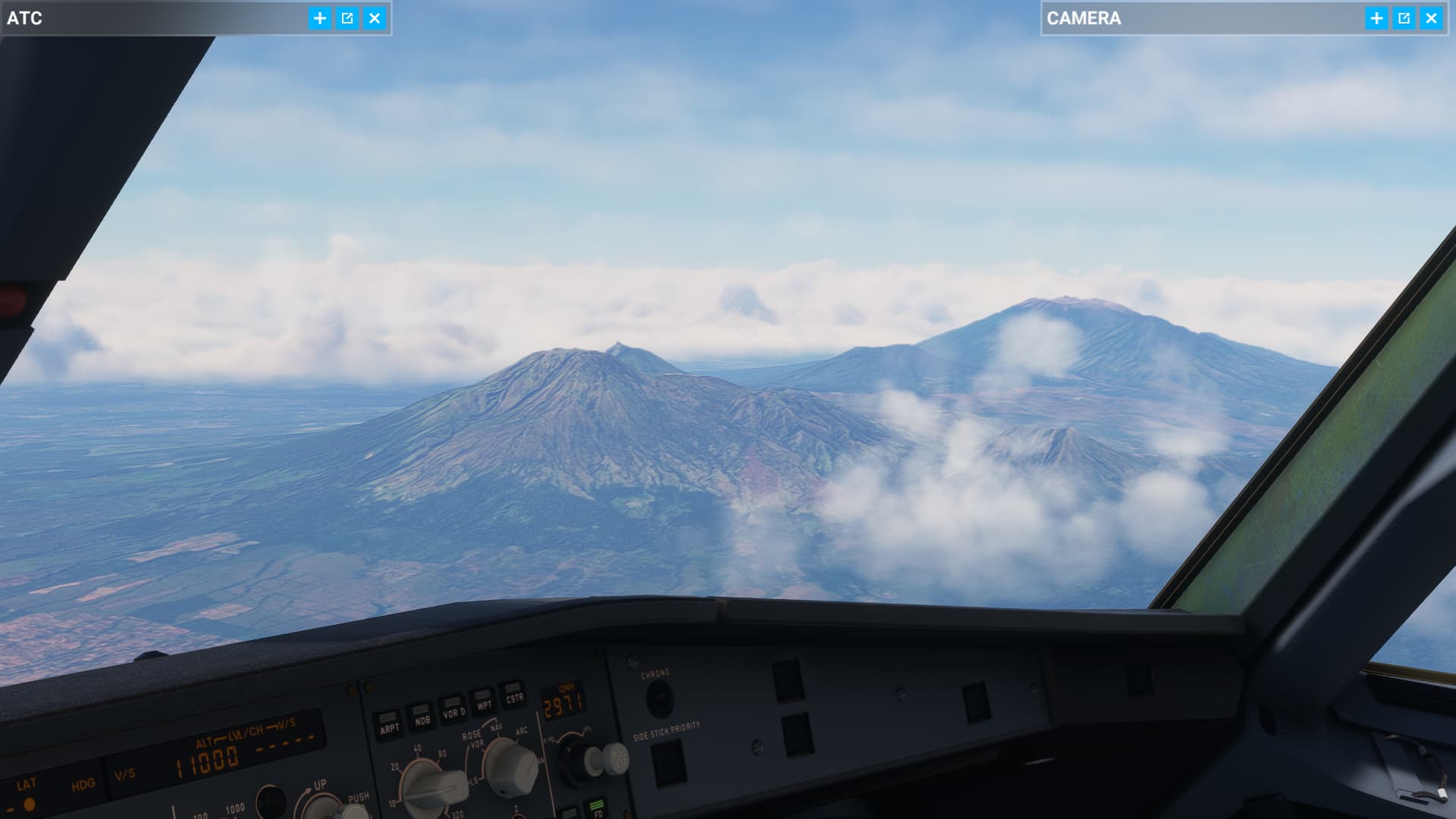Click the plus icon on the ATC panel
Image resolution: width=1456 pixels, height=819 pixels.
click(319, 17)
